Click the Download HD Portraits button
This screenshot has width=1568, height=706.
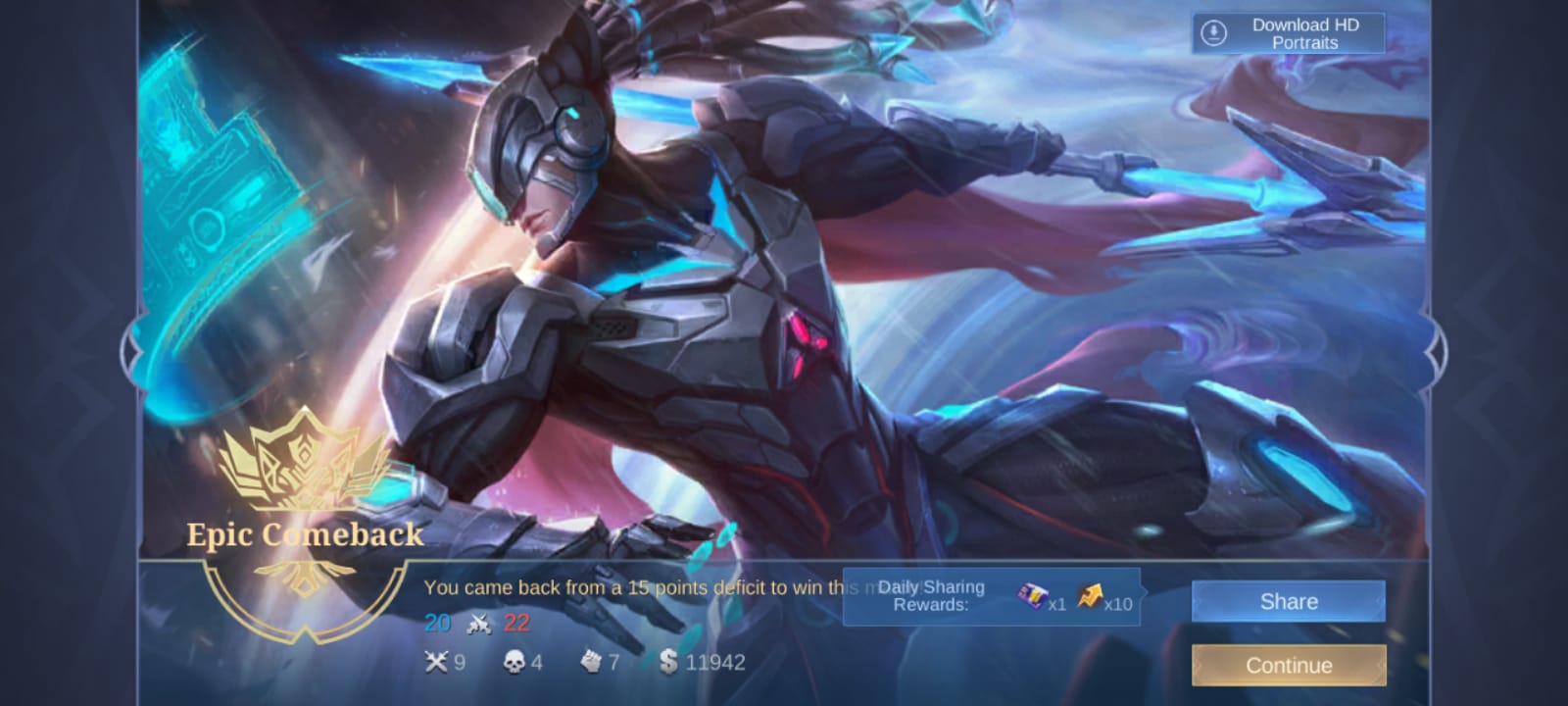click(1288, 33)
